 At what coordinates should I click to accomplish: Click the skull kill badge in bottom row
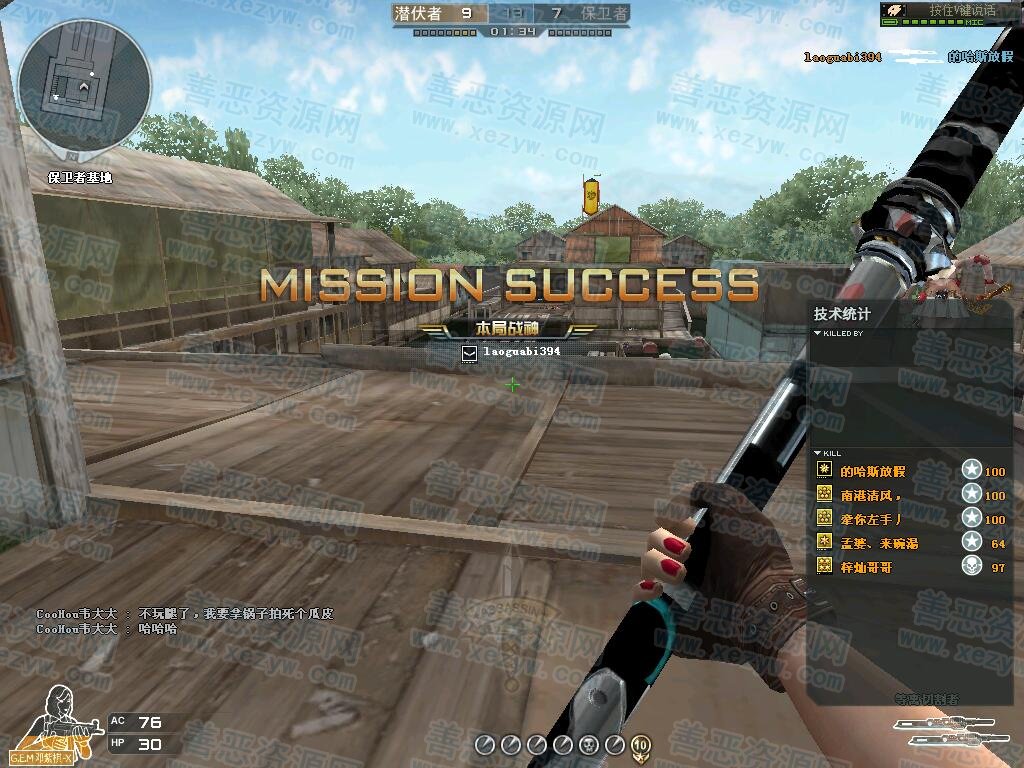588,745
